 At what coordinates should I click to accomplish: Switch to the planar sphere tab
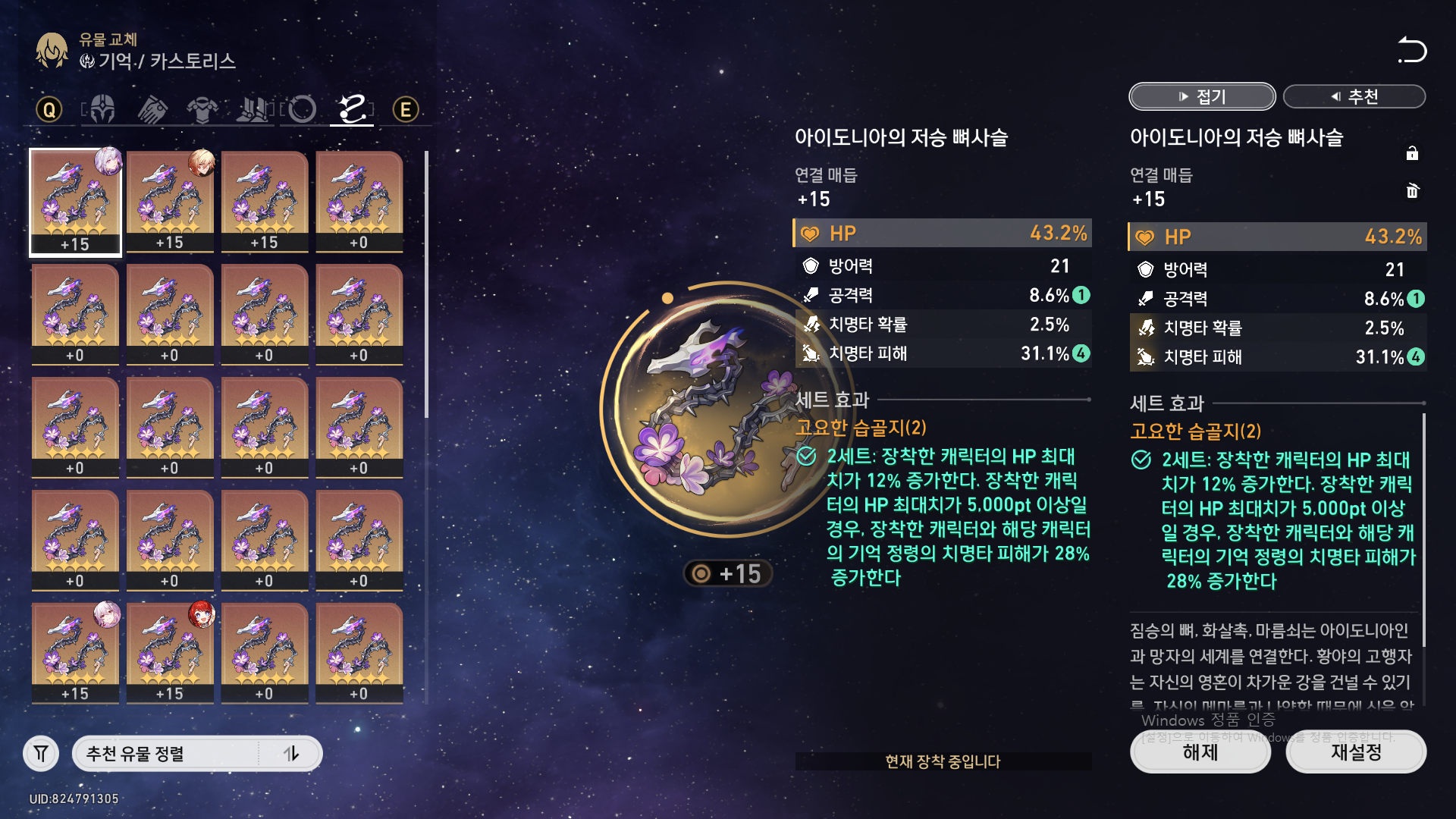(x=302, y=110)
